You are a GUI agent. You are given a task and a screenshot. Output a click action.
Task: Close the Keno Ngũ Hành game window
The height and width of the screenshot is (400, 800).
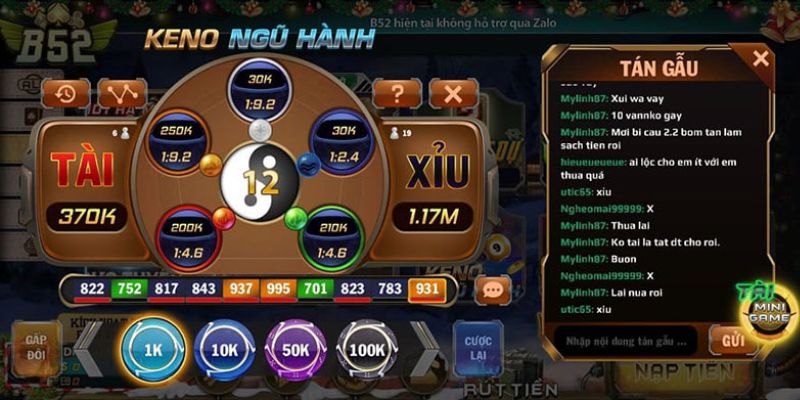[x=452, y=94]
